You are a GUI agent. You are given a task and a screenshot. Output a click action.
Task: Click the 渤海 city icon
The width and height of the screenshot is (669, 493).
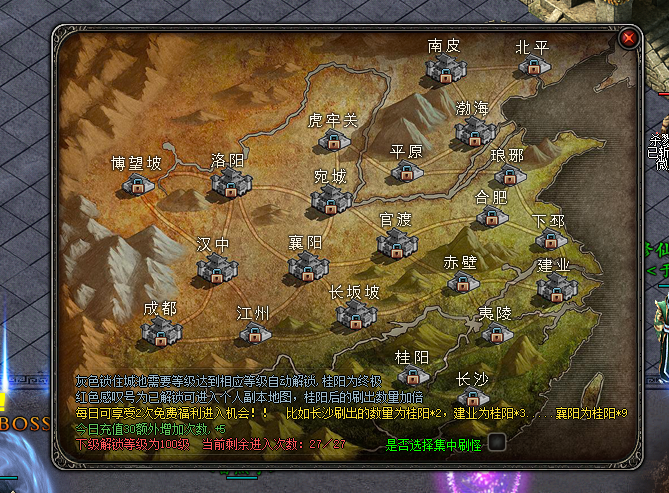(473, 129)
